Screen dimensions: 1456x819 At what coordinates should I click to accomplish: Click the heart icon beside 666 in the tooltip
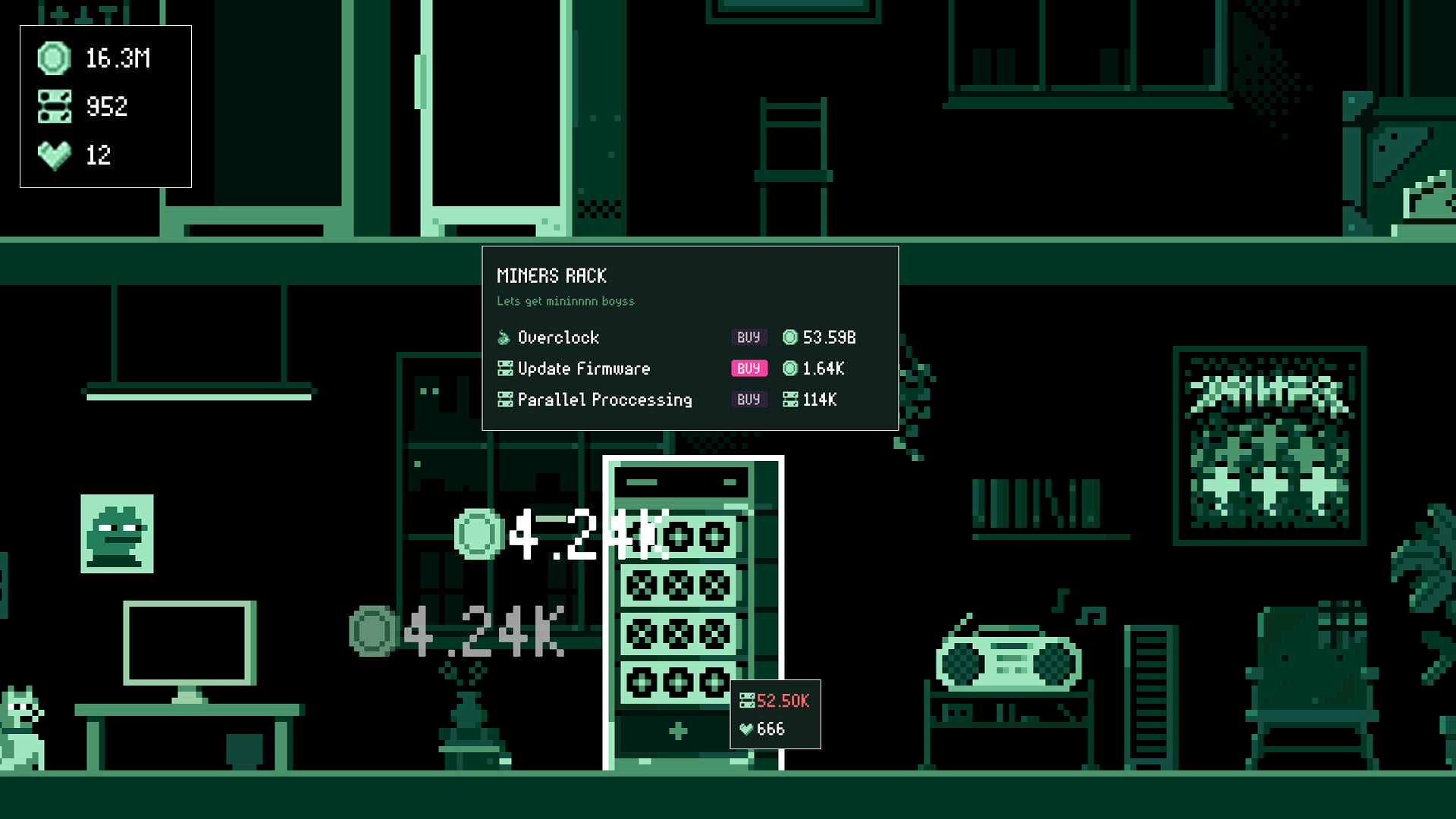pos(748,730)
